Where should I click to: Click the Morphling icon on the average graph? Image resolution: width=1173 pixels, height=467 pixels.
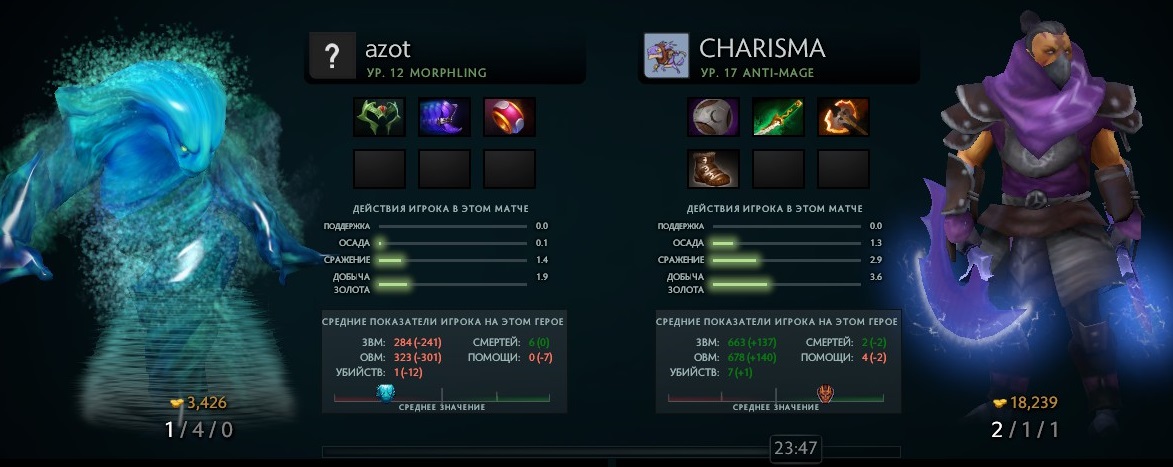point(386,393)
